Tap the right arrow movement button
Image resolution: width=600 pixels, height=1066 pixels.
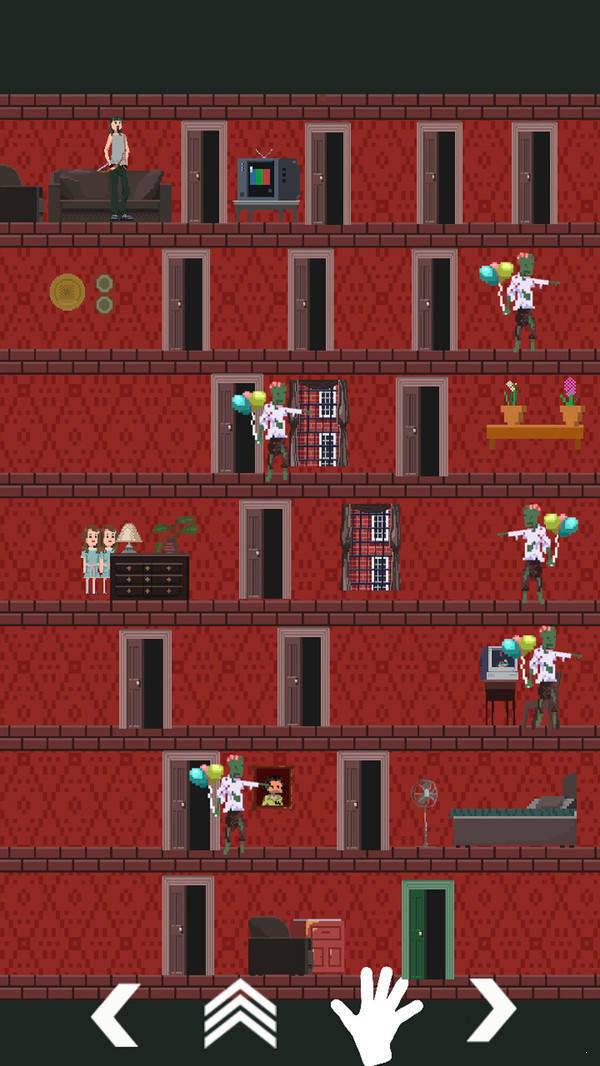(x=491, y=1010)
